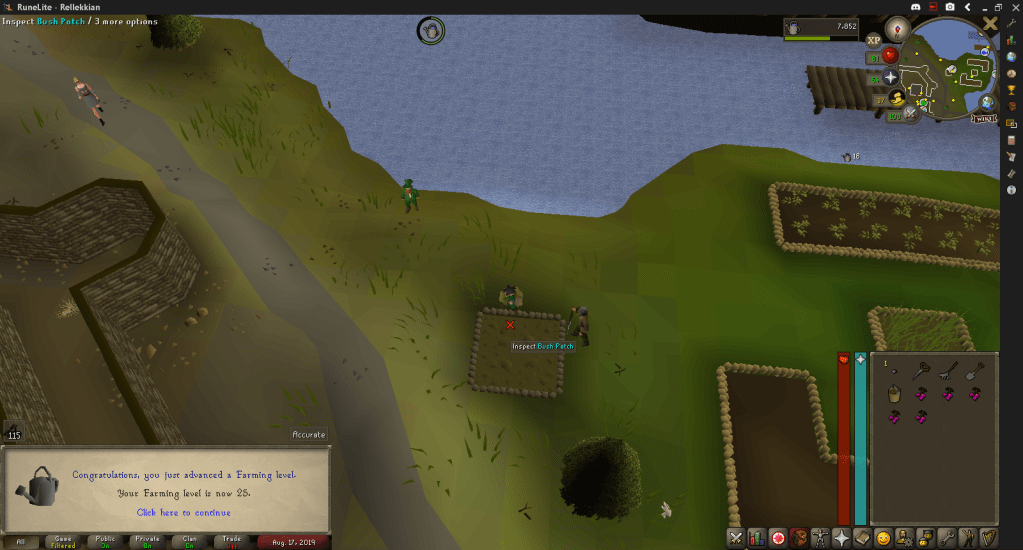Toggle the Public chat filter

(x=105, y=541)
